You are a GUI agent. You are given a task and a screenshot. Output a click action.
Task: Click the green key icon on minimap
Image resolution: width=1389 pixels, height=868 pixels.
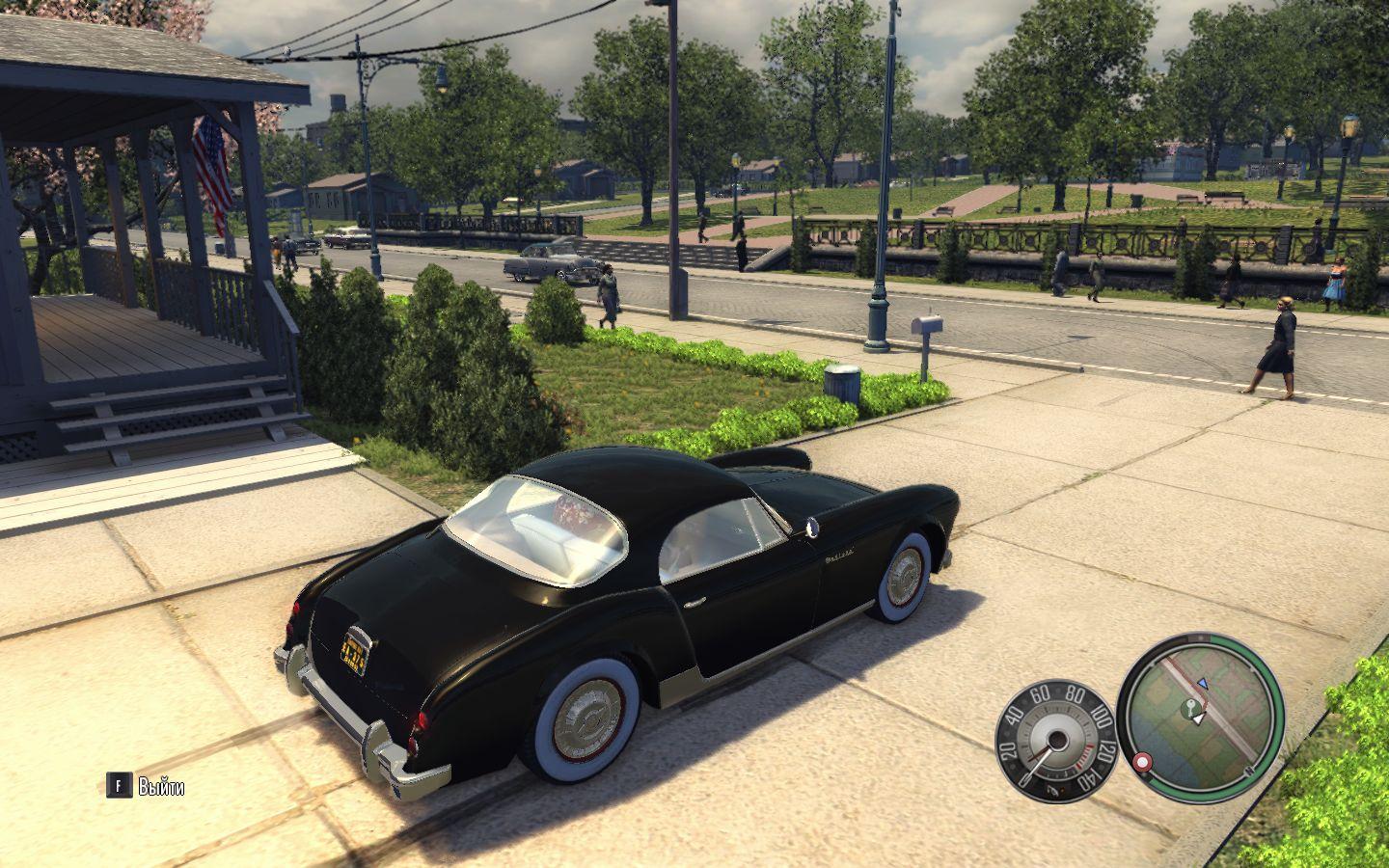[1193, 710]
